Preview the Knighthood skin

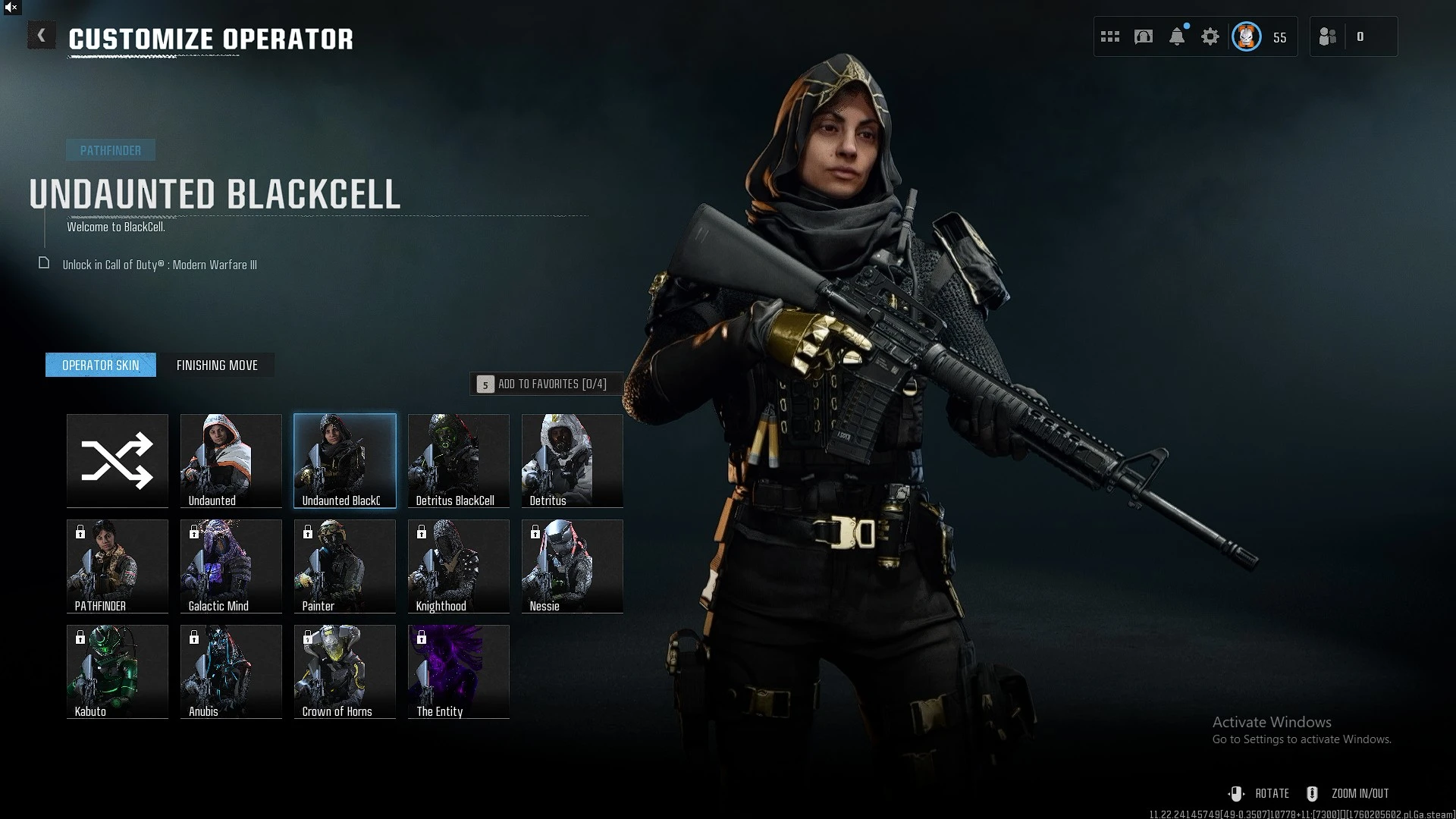[x=459, y=566]
